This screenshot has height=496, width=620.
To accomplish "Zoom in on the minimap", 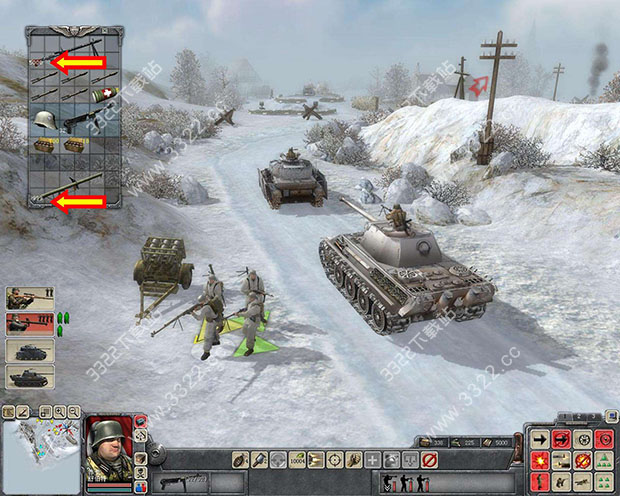I will [61, 411].
